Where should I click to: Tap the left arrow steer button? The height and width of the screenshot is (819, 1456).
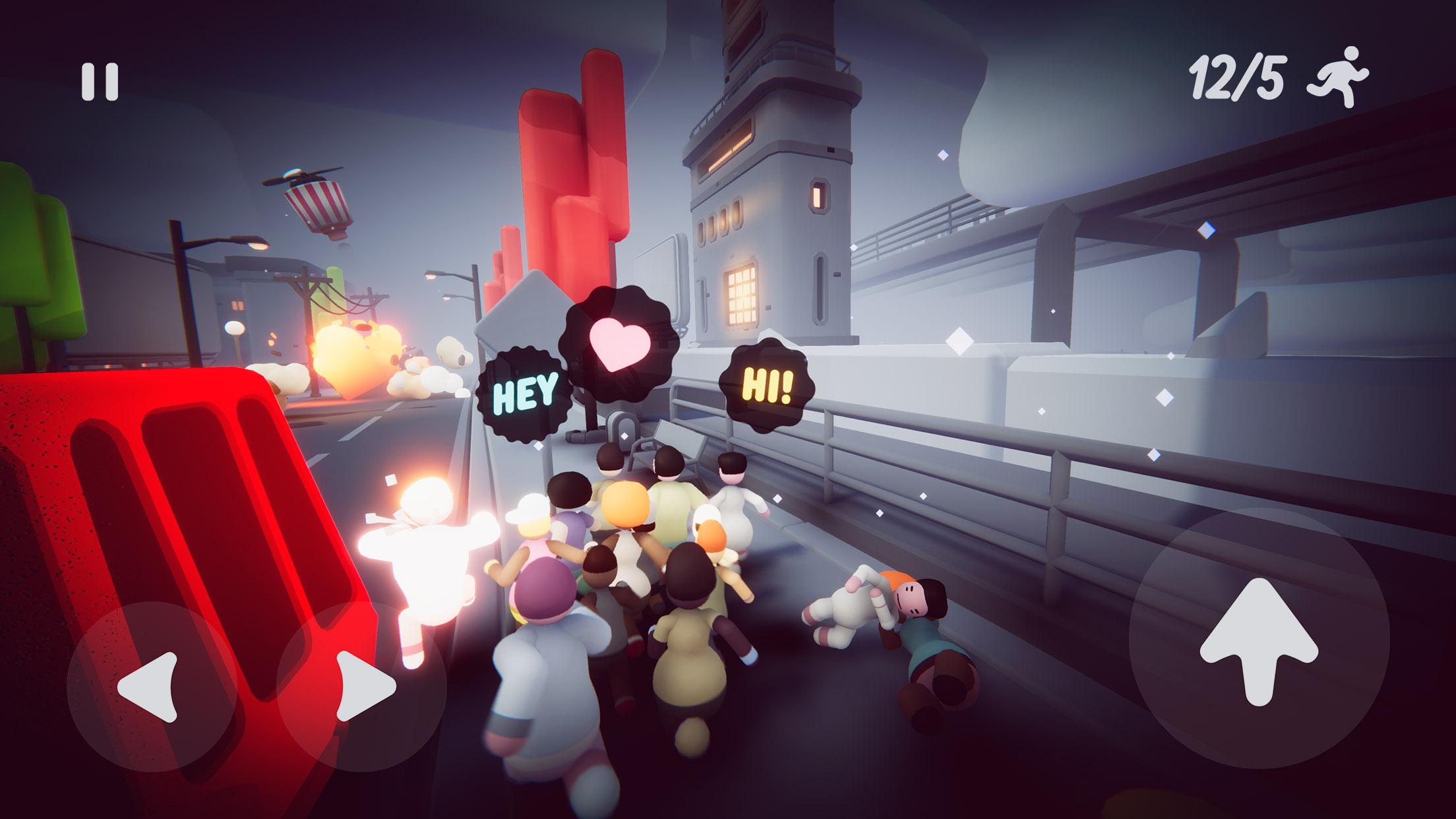pos(151,686)
